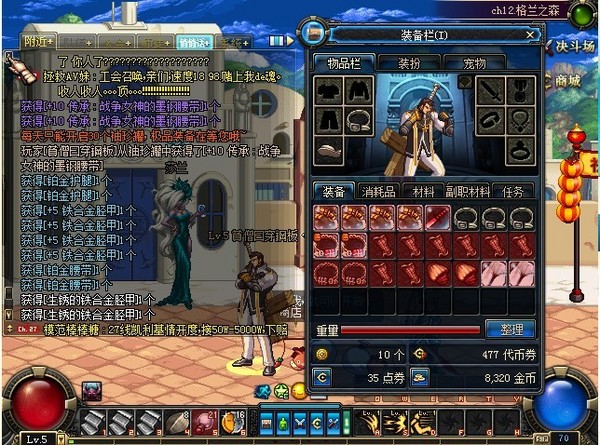The image size is (600, 445).
Task: Show the 宠物 tab
Action: (469, 62)
